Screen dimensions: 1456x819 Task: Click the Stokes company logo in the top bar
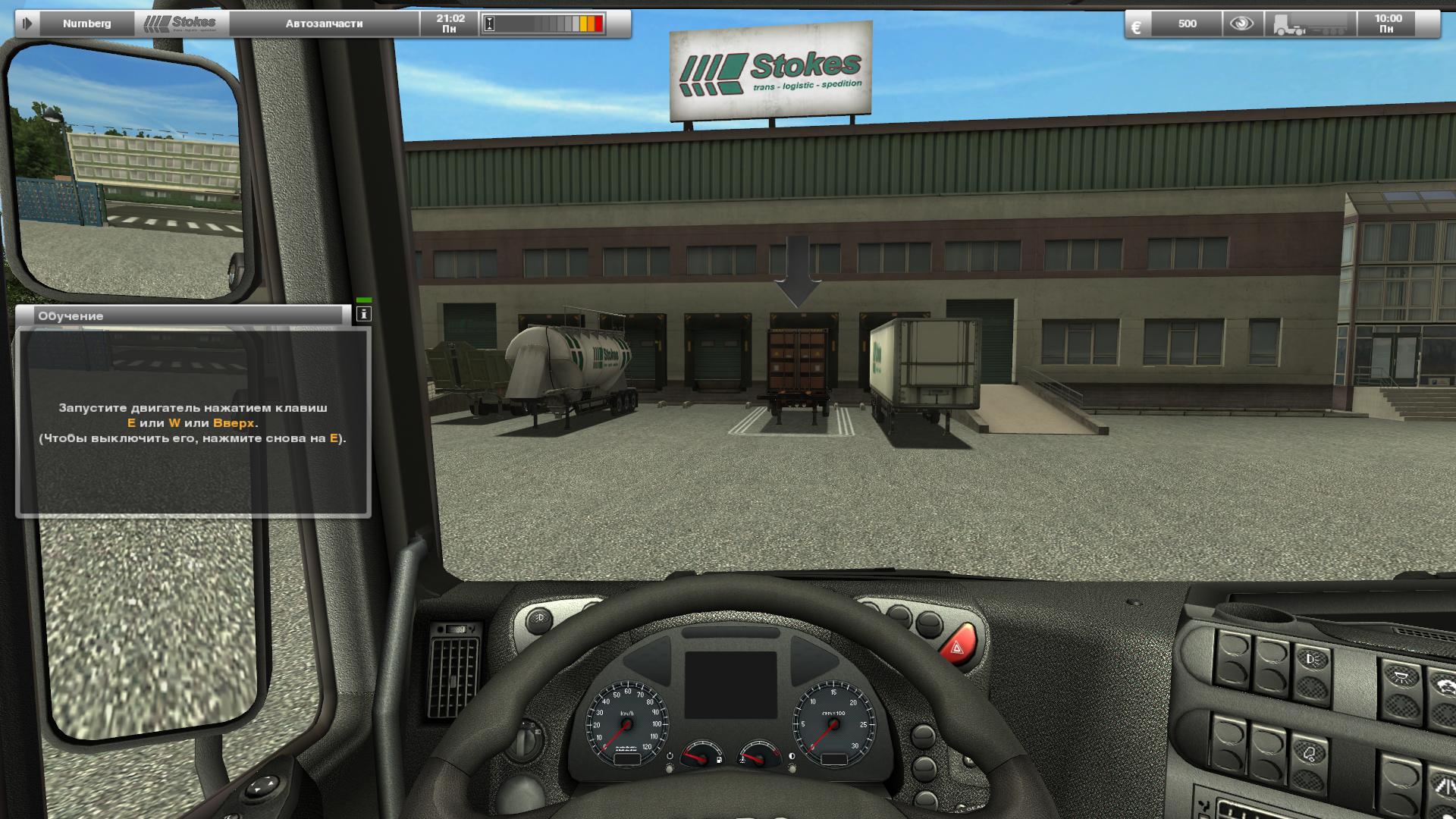tap(180, 23)
